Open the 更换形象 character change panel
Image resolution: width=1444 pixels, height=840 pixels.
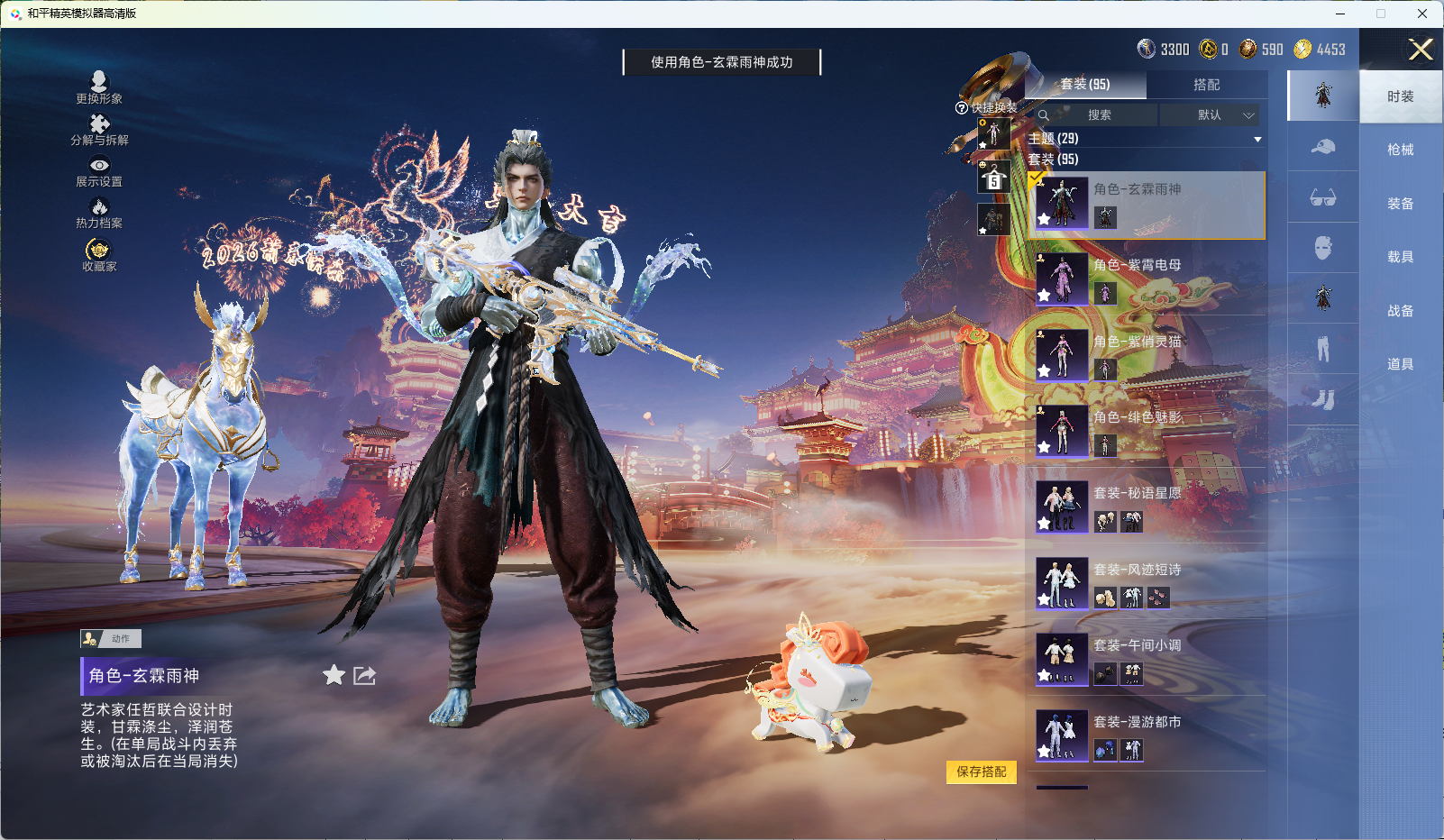[100, 87]
